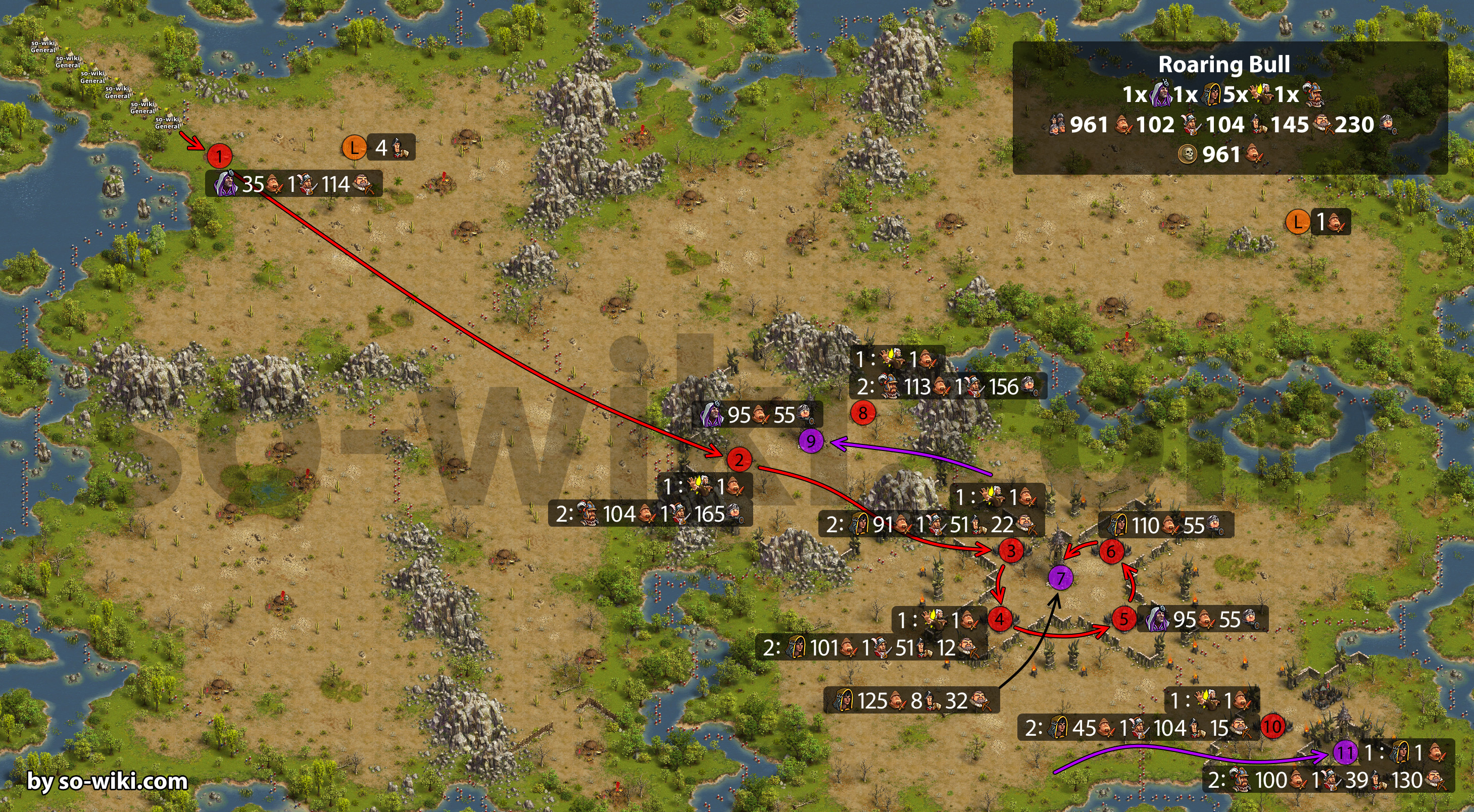Image resolution: width=1474 pixels, height=812 pixels.
Task: Open the so-wiki.com credit link
Action: [x=108, y=781]
